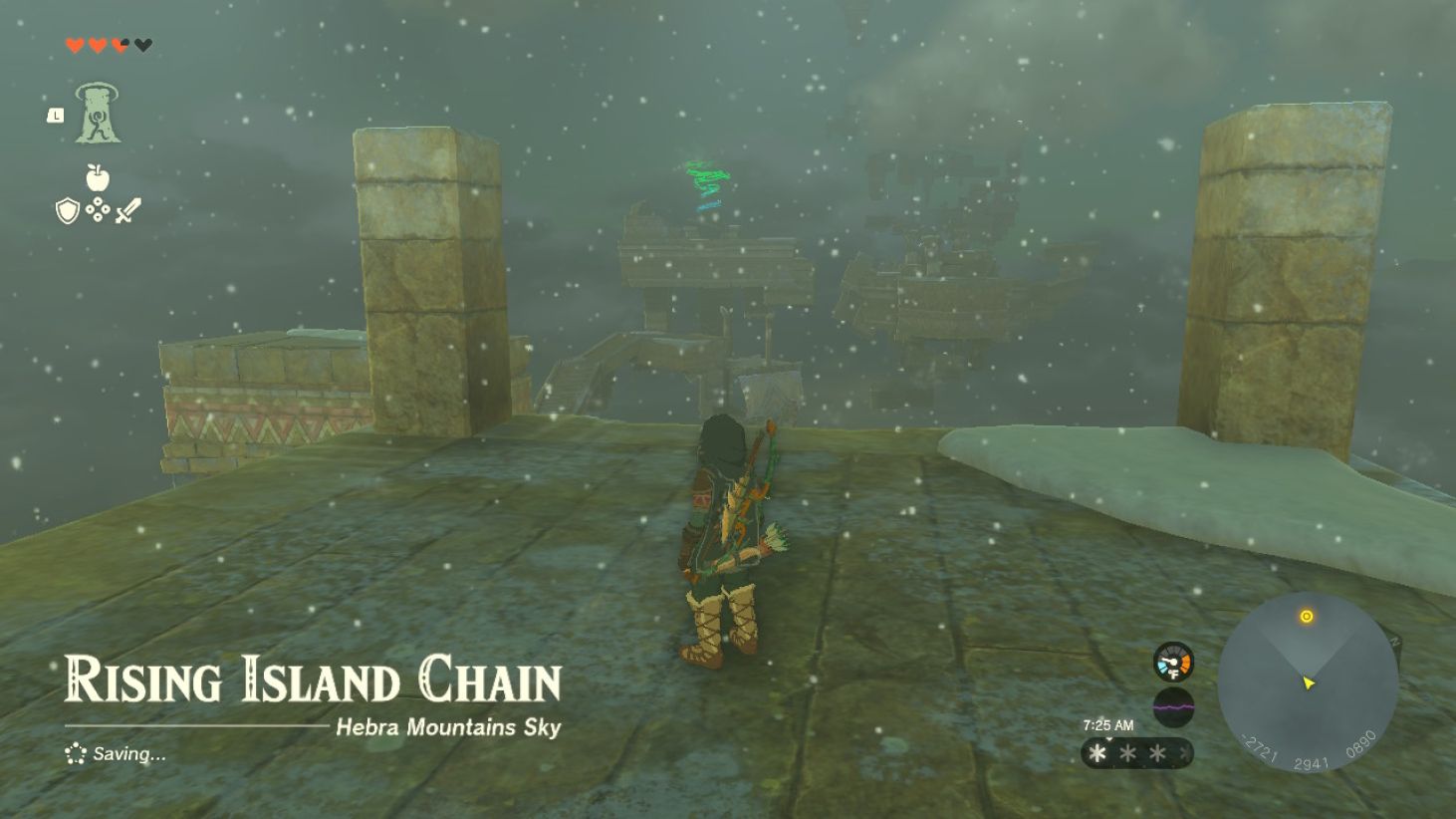The height and width of the screenshot is (819, 1456).
Task: Select the shield slot icon
Action: (67, 210)
